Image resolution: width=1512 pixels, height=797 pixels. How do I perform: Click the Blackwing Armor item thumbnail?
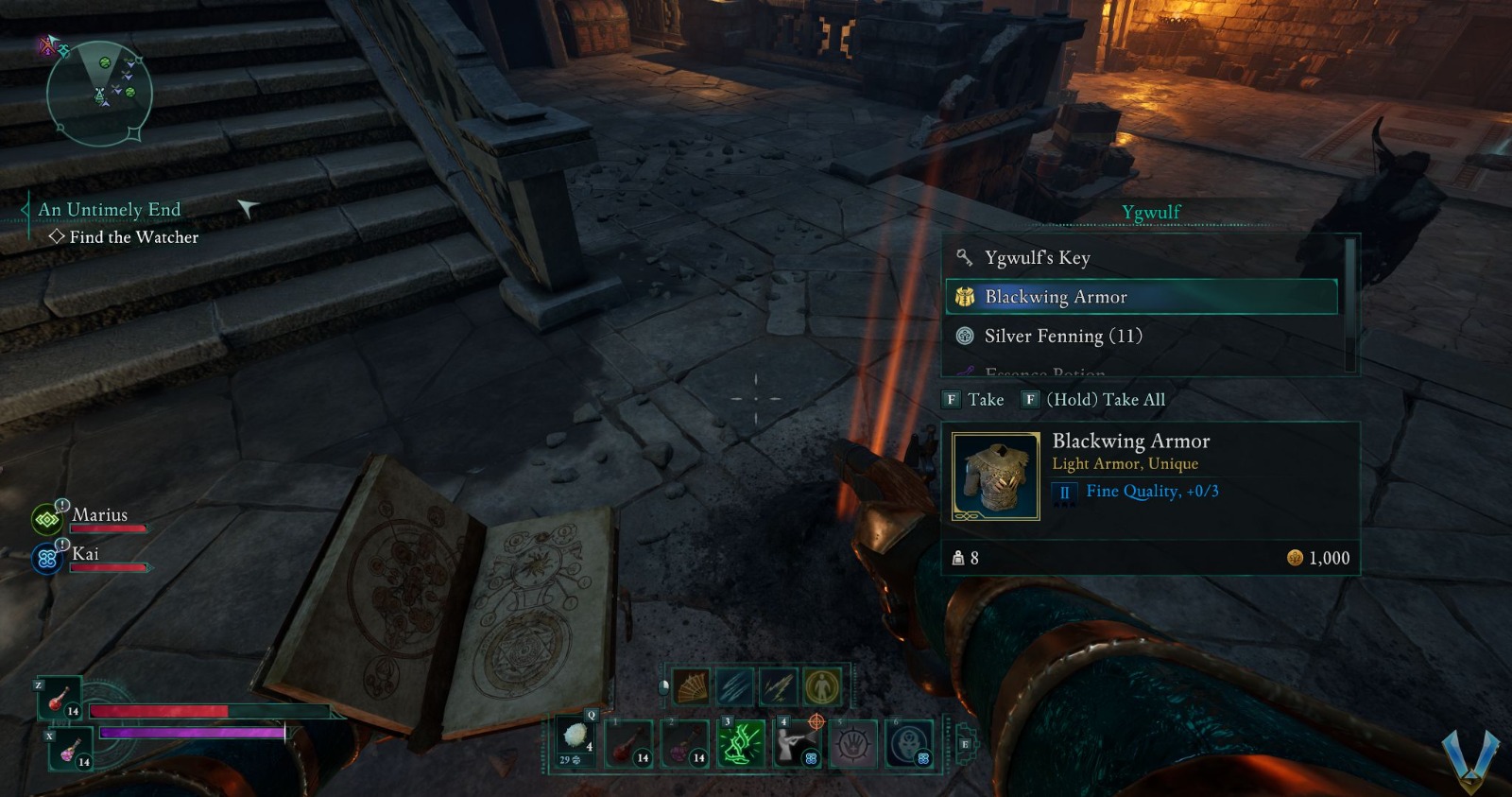tap(995, 476)
